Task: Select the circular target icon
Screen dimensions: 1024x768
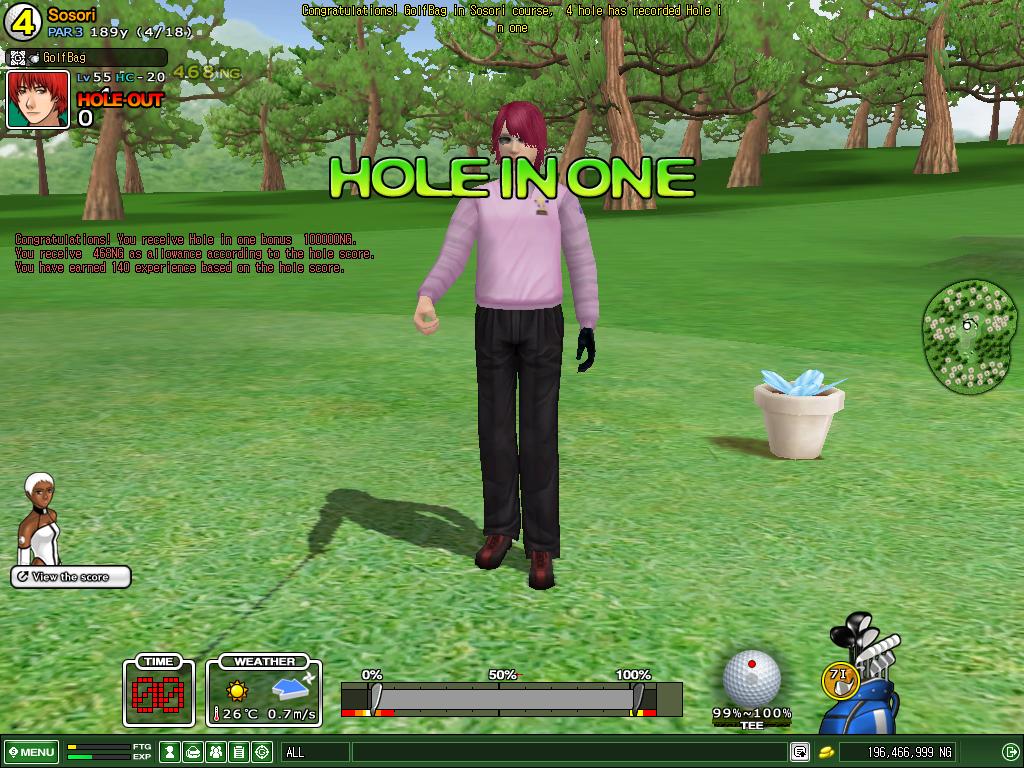Action: click(x=262, y=752)
